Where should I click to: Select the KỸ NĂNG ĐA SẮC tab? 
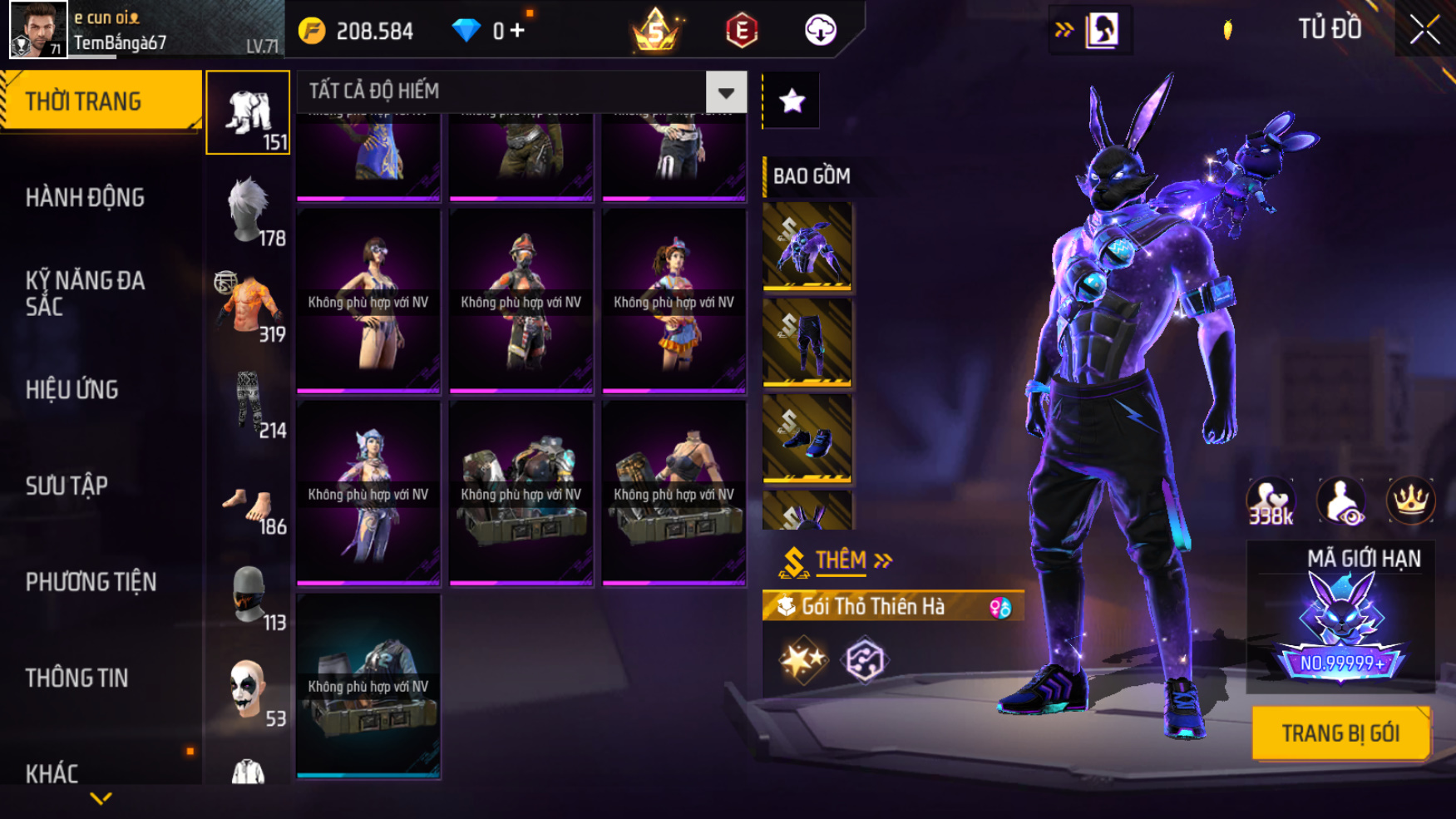[86, 294]
